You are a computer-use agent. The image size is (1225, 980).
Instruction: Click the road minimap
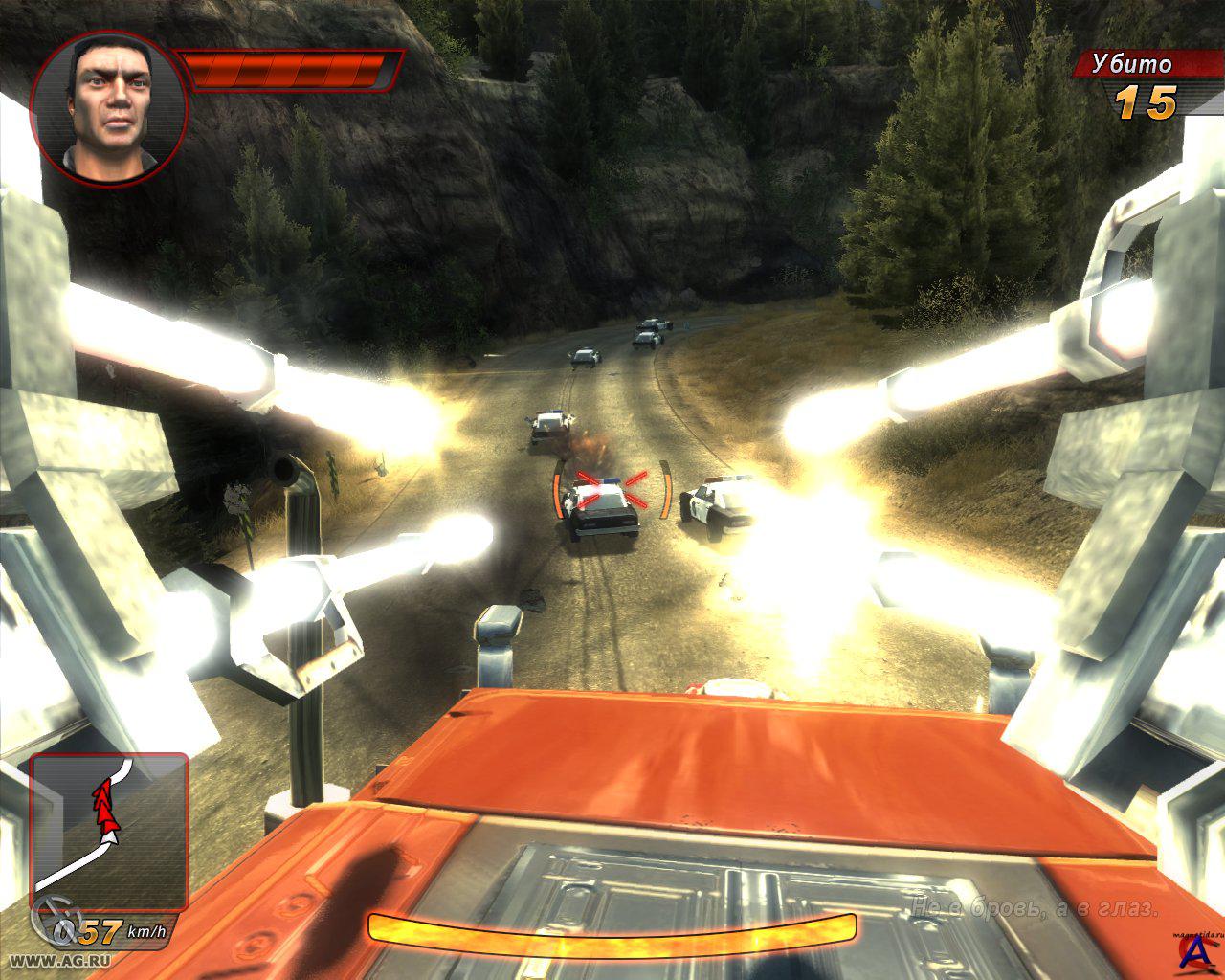109,831
